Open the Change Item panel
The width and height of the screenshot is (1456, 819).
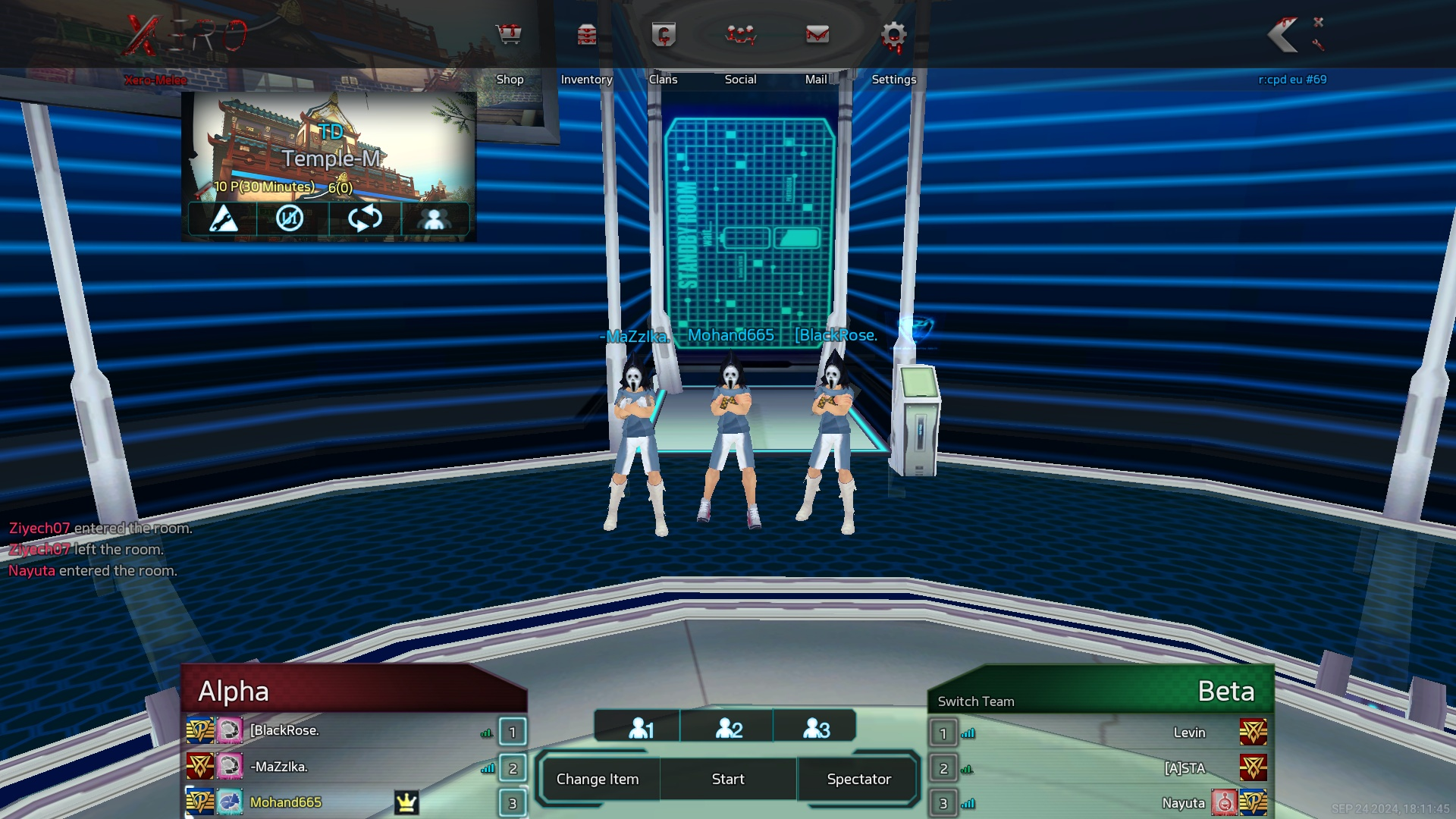598,779
